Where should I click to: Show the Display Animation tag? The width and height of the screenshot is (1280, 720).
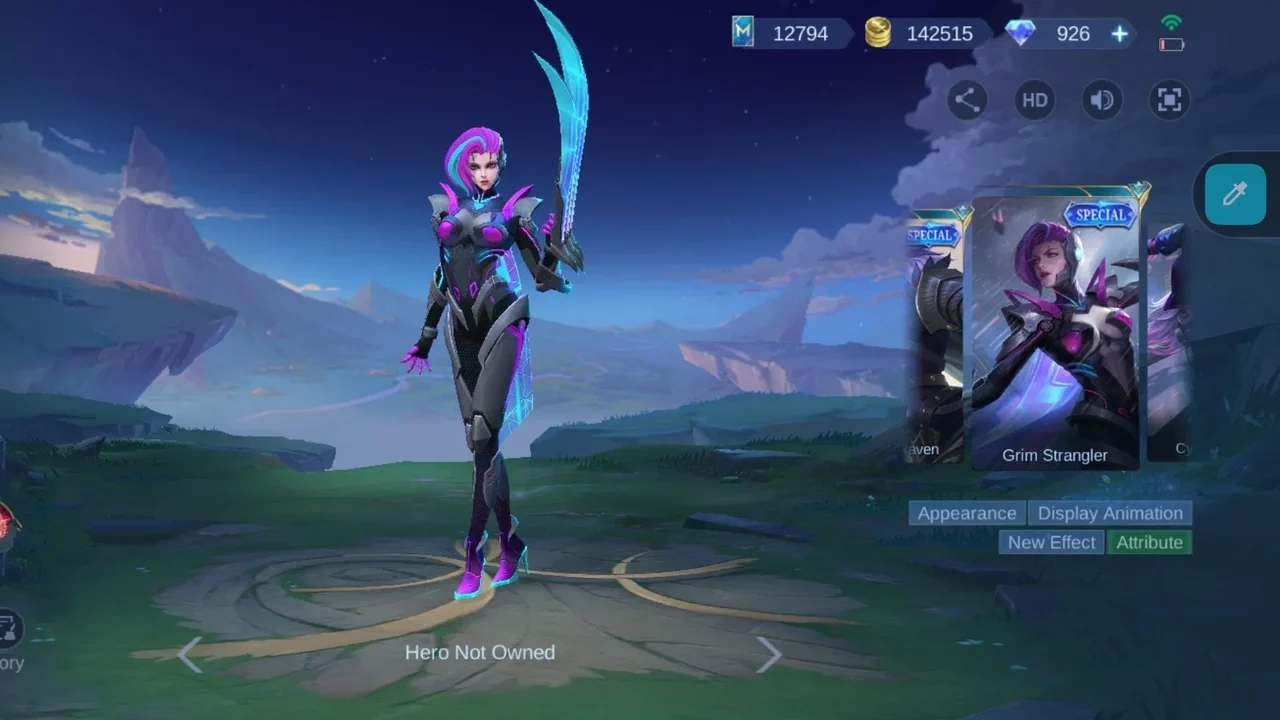(x=1110, y=513)
